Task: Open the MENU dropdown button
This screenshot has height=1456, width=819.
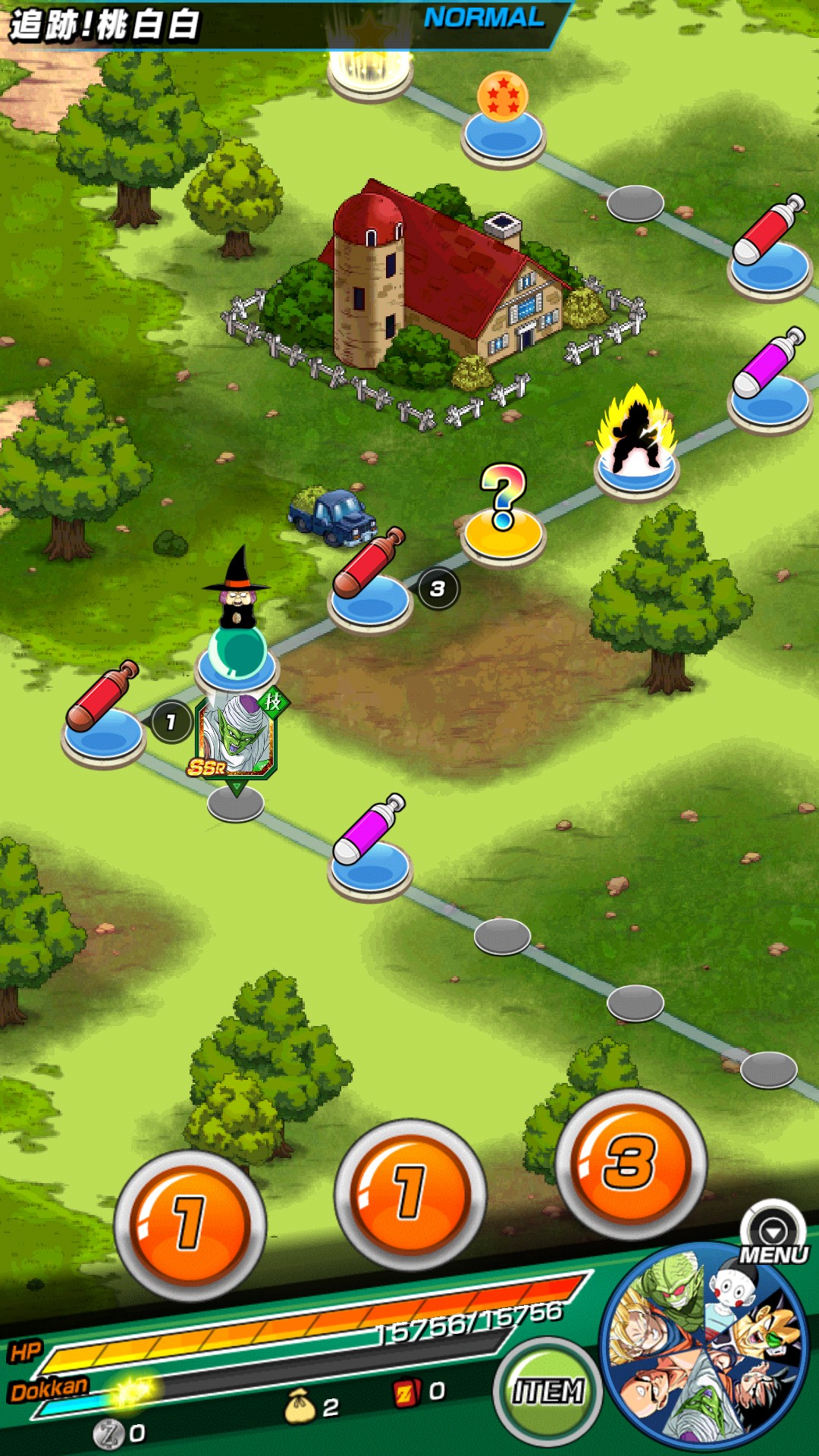Action: 773,1233
